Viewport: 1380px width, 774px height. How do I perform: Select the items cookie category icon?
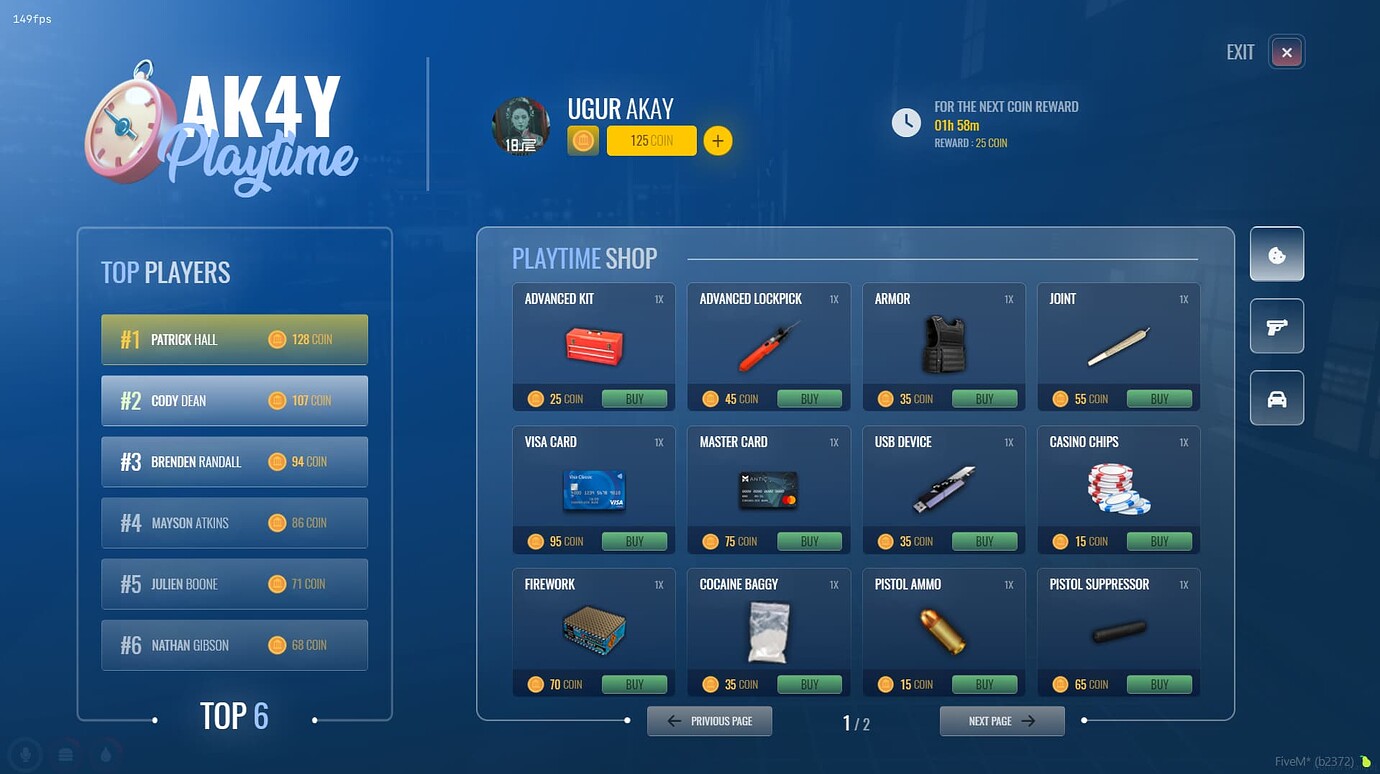1276,254
